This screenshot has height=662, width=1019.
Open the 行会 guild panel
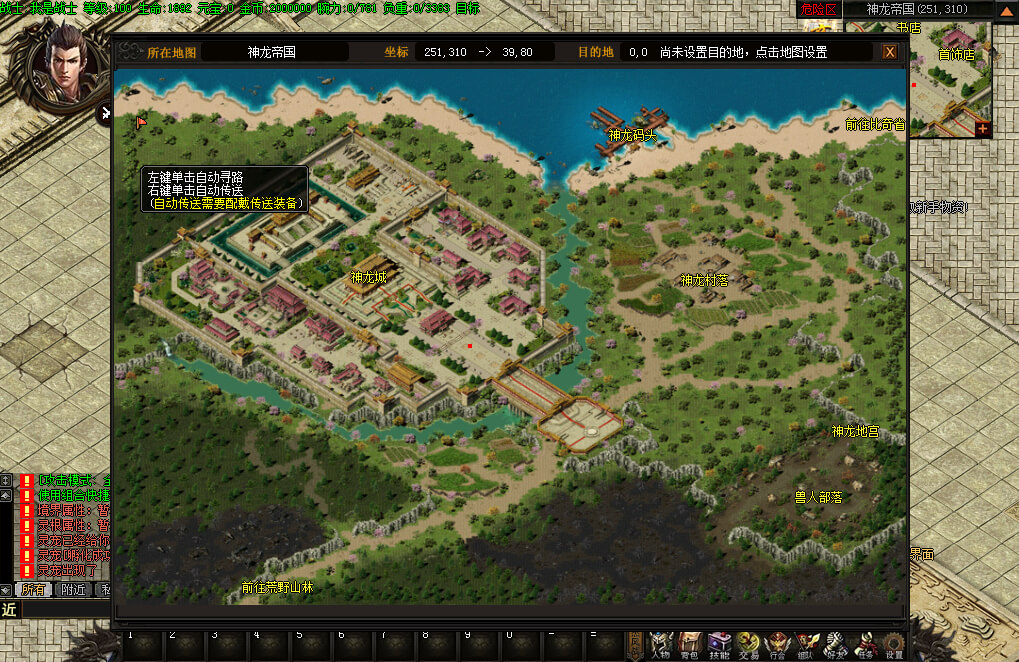coord(777,645)
